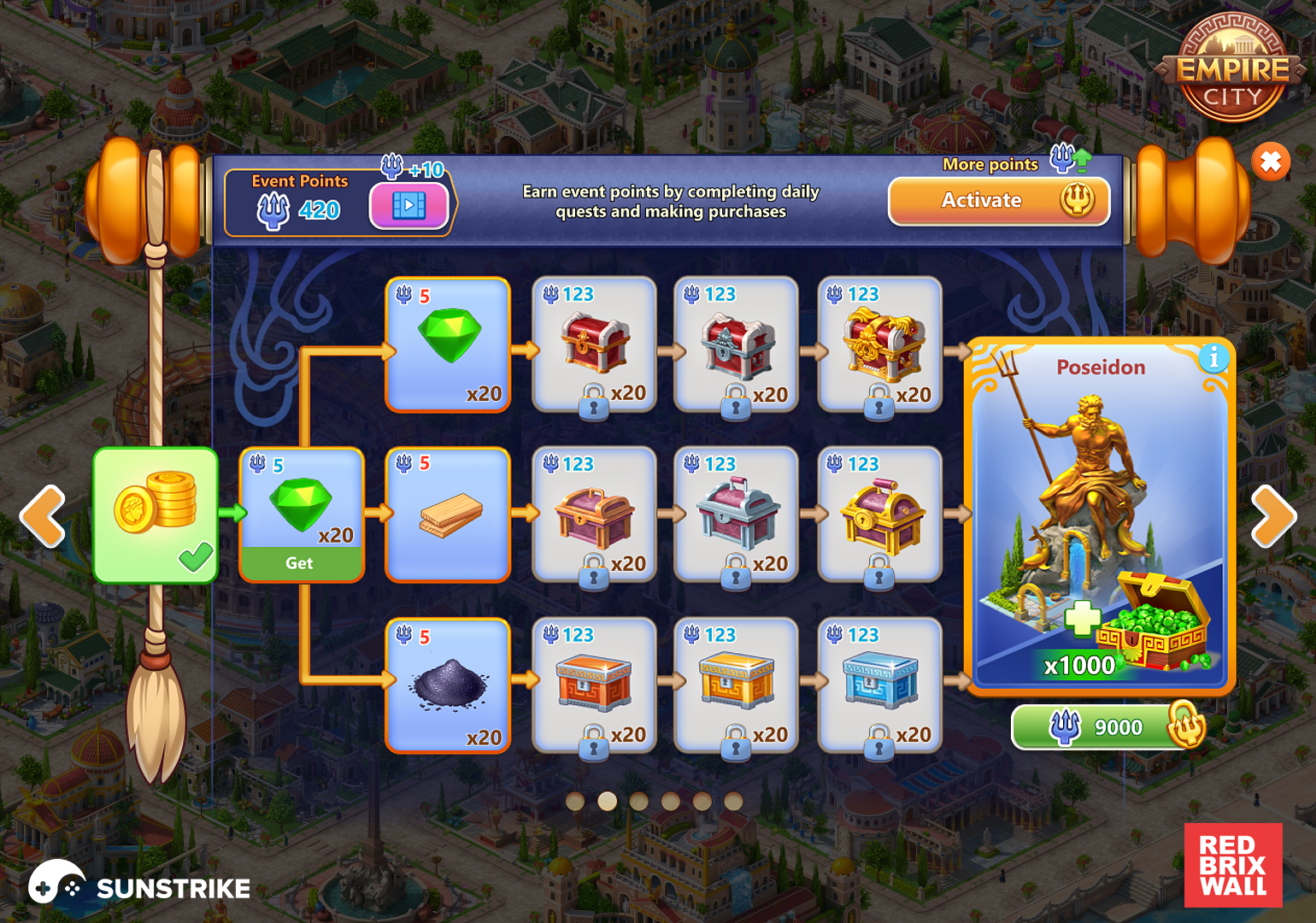Go to the previous reward page
Screen dimensions: 1316x923
[x=43, y=516]
